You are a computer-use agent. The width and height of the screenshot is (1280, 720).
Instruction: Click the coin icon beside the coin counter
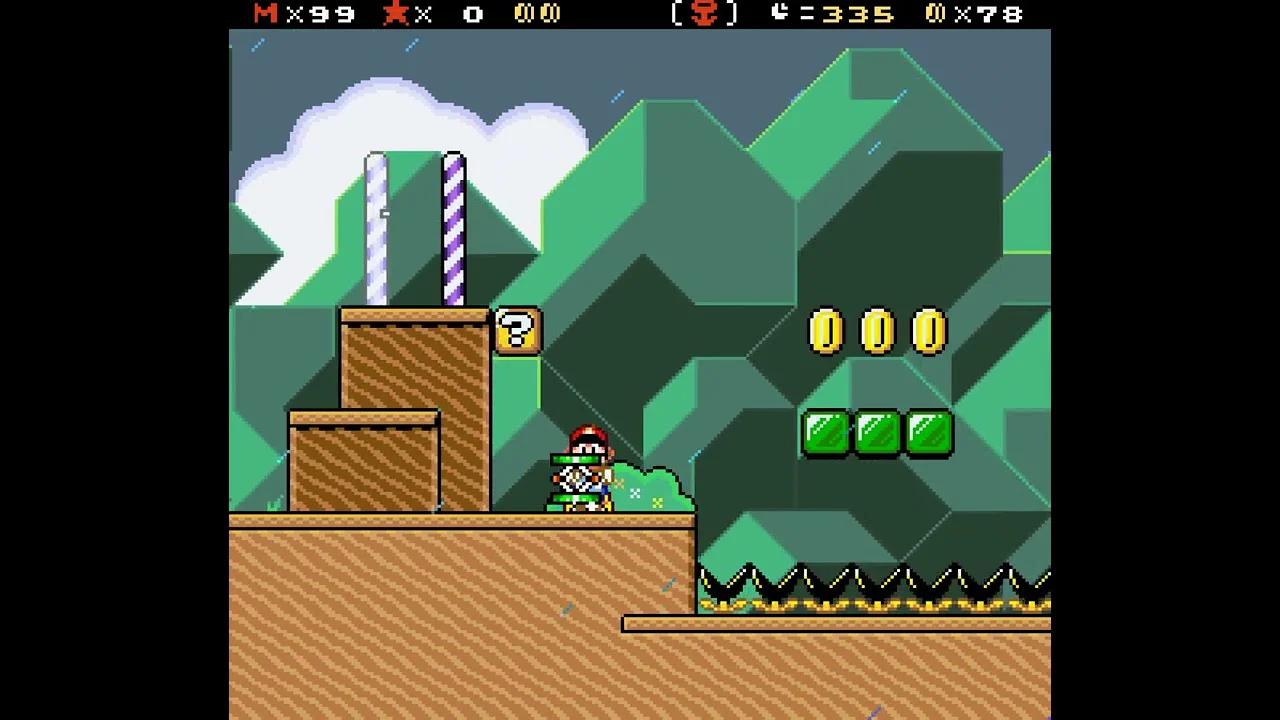click(x=935, y=15)
